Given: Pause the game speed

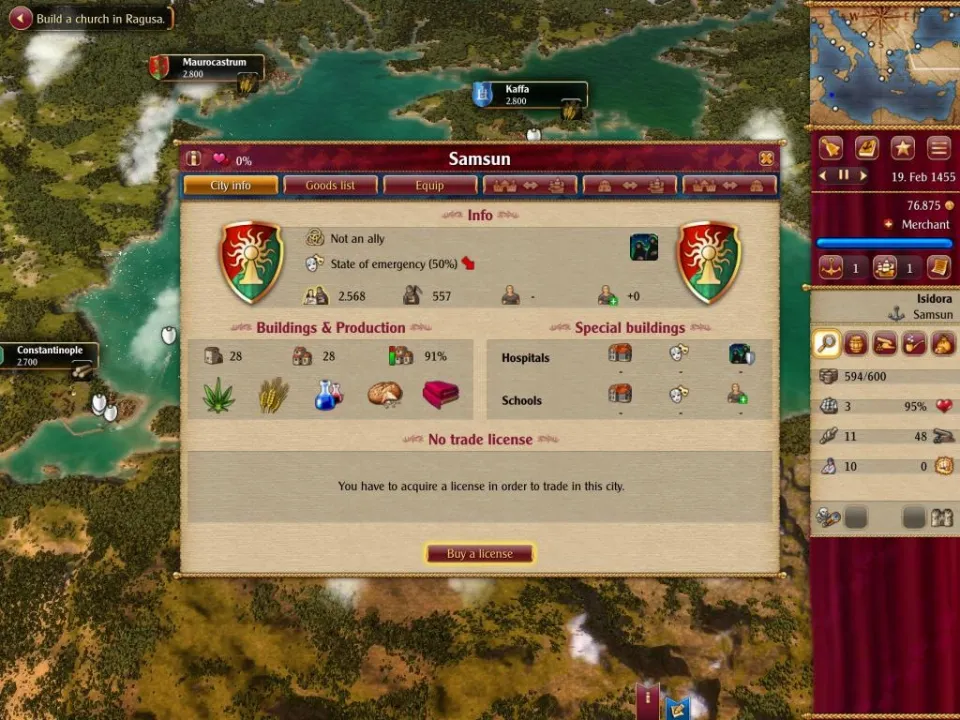Looking at the screenshot, I should tap(843, 175).
